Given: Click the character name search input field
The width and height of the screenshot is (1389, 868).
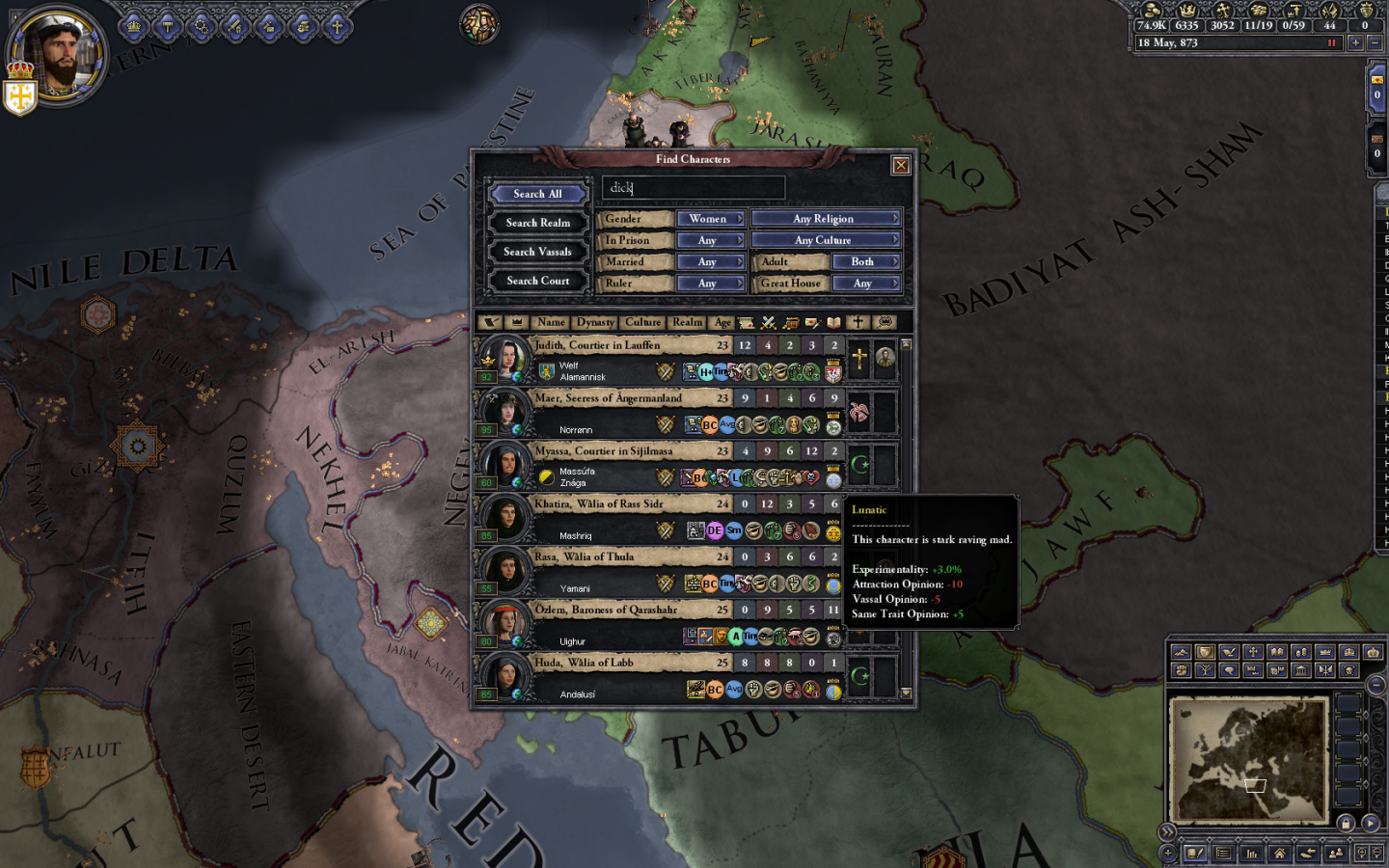Looking at the screenshot, I should coord(694,187).
